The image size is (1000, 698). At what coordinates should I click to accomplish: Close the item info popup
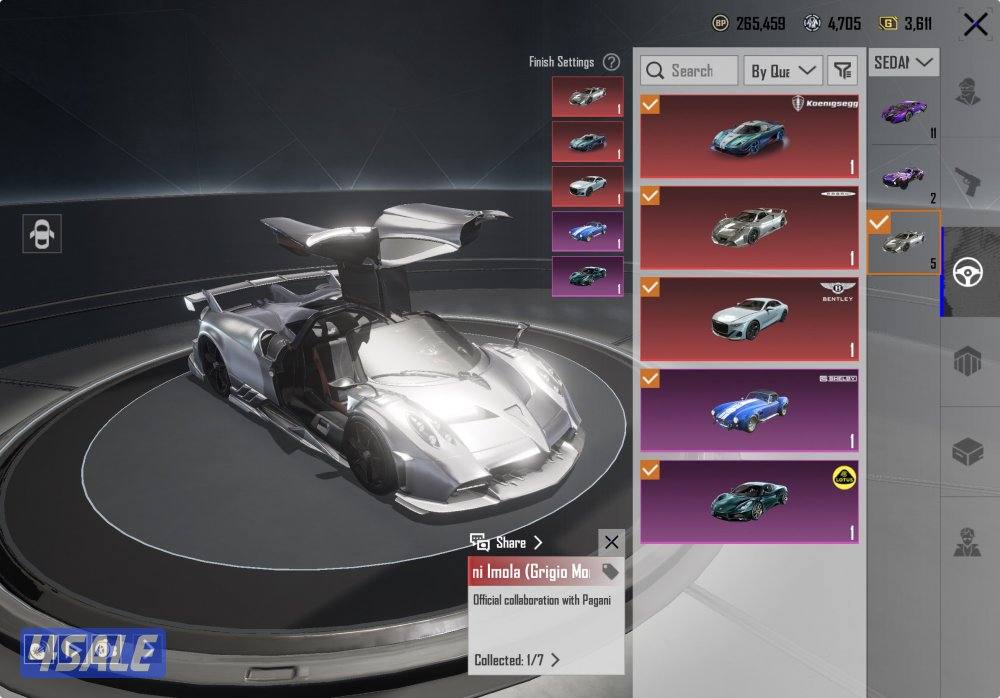[611, 543]
